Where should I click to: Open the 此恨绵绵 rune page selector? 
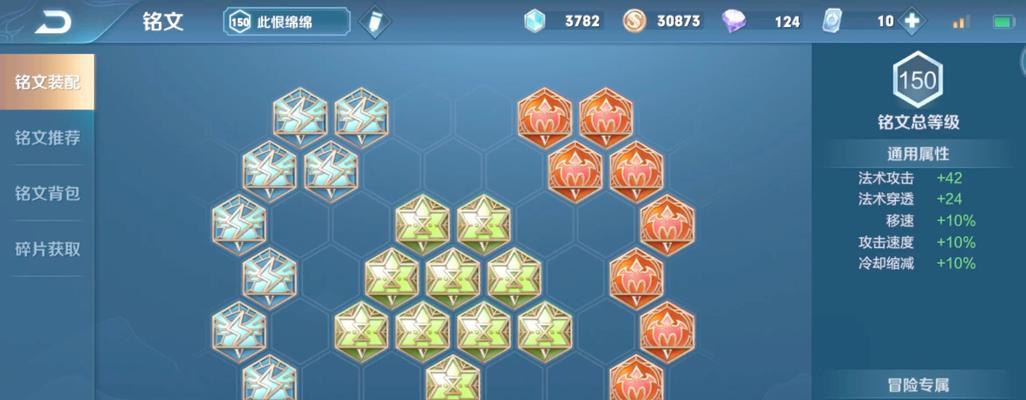click(x=287, y=21)
